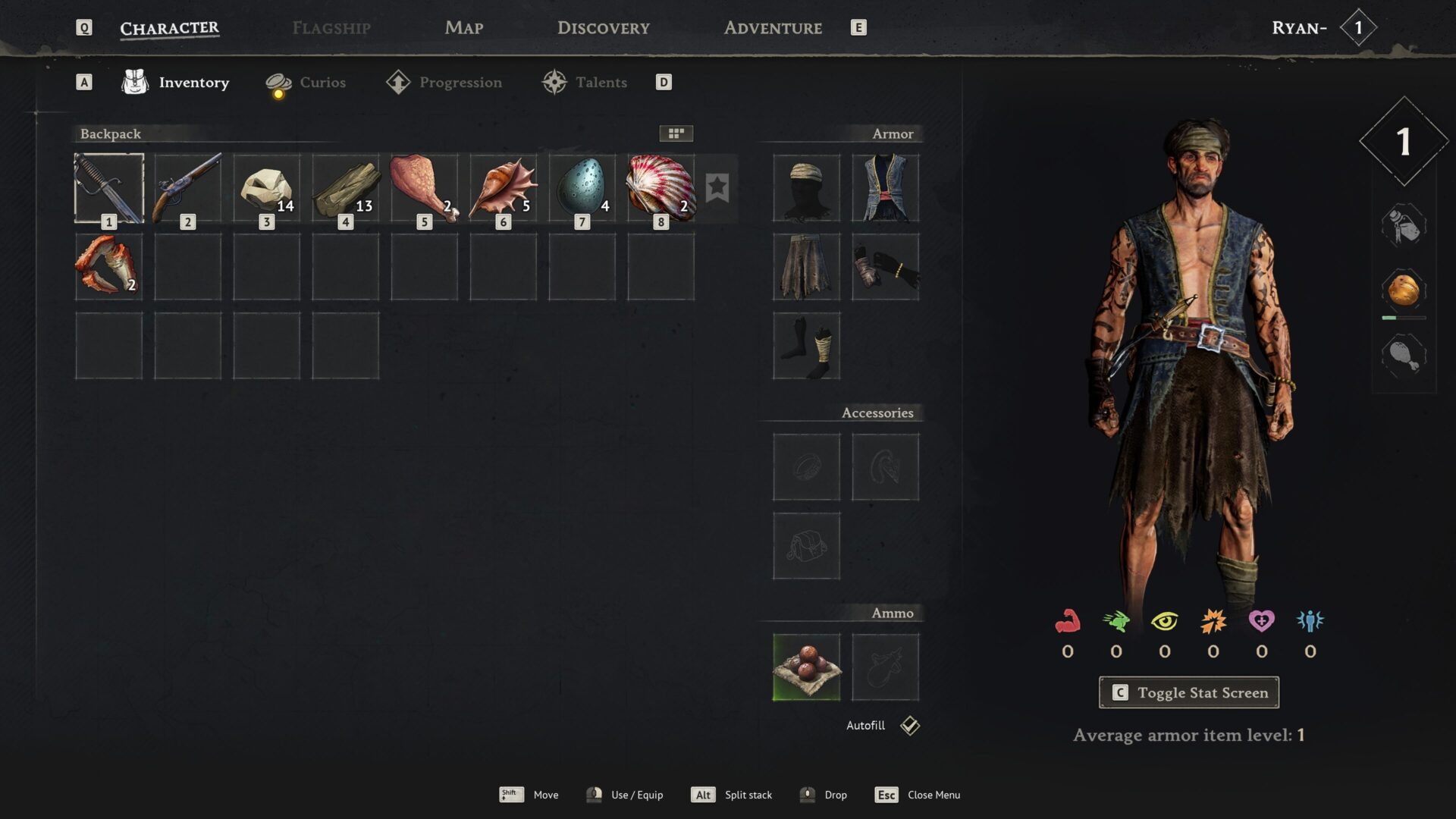Go to the Adventure tab

pos(772,28)
